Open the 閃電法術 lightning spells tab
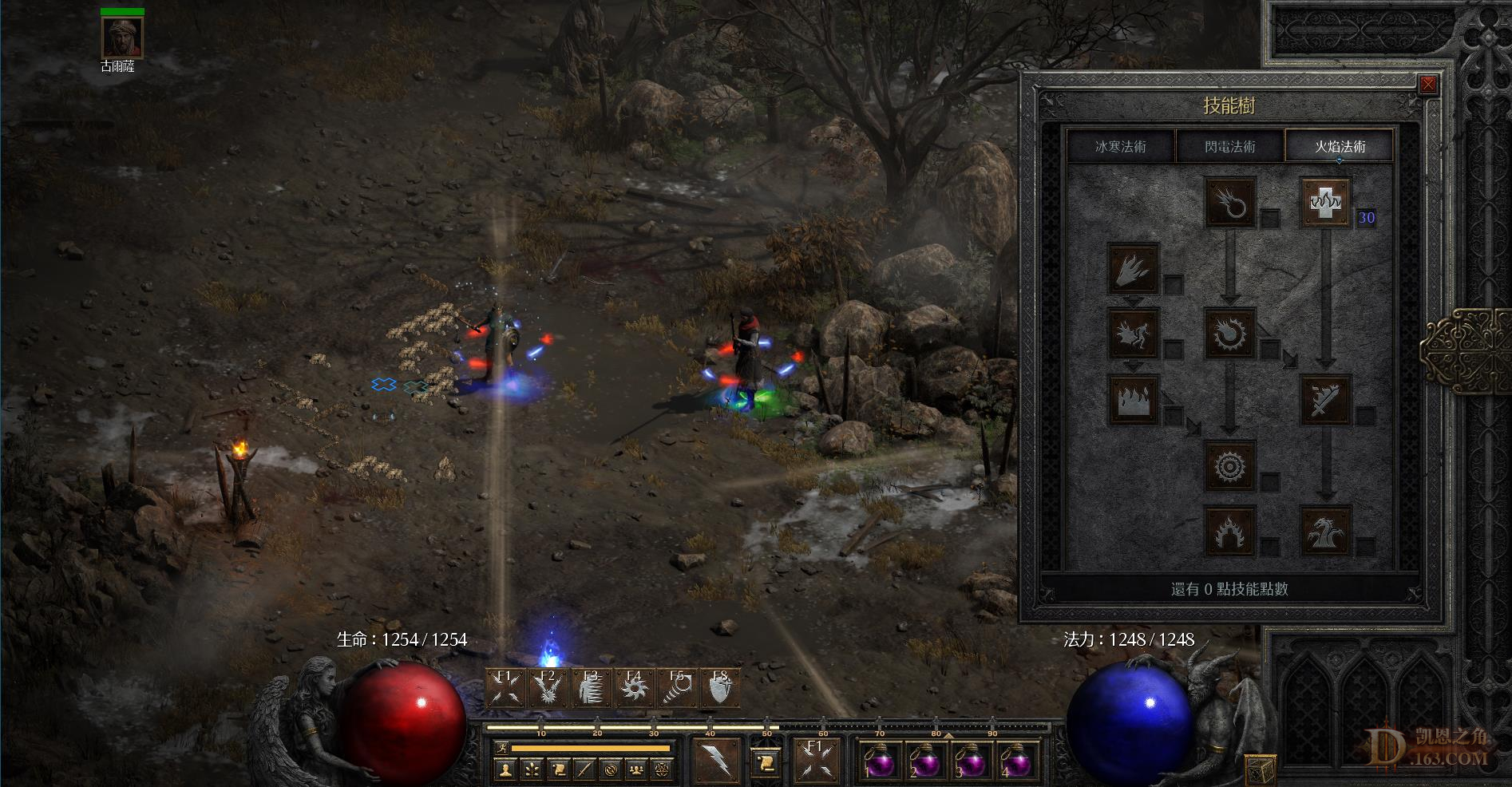This screenshot has height=787, width=1512. coord(1229,147)
